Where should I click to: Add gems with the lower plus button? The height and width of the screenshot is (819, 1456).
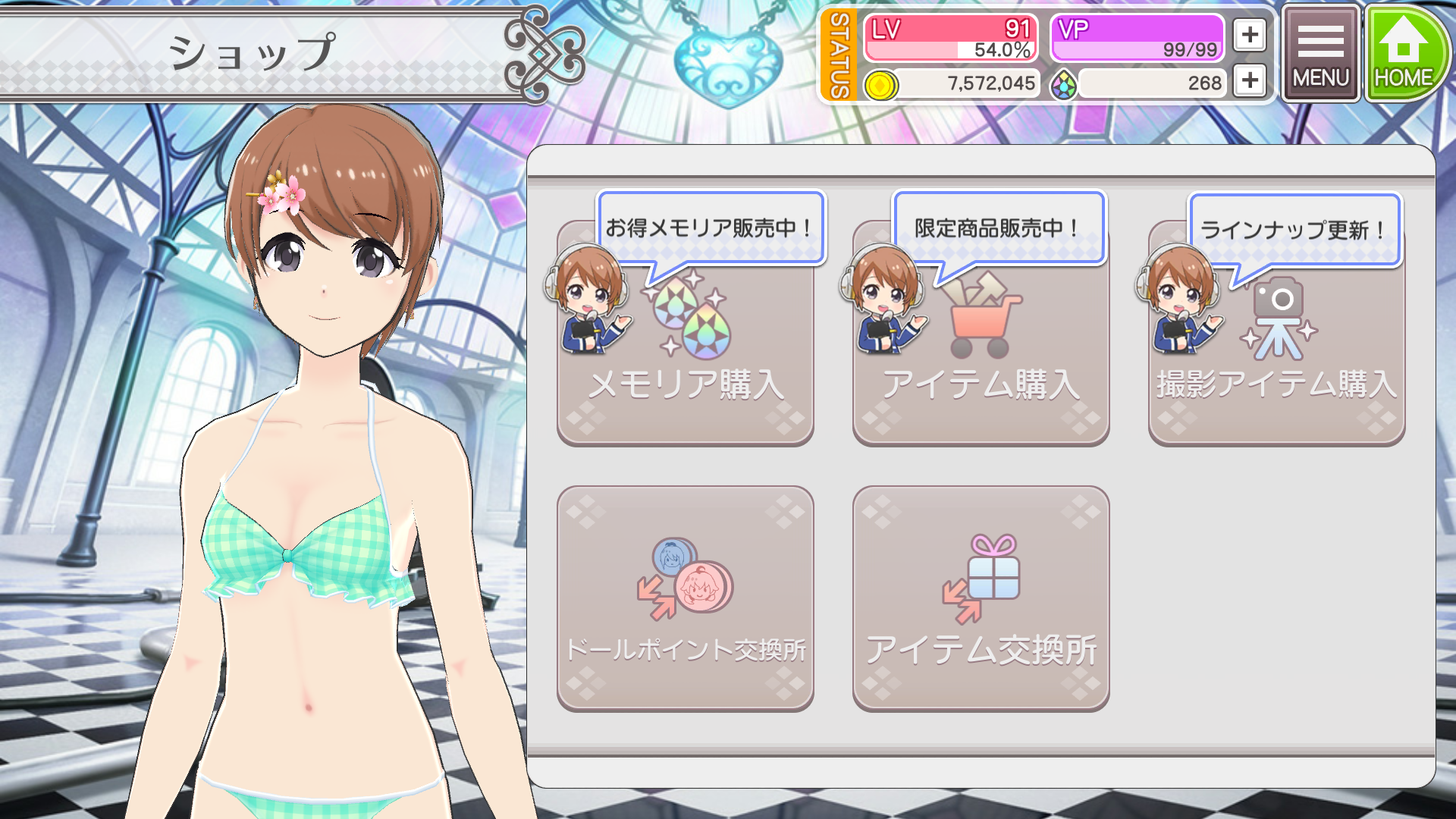coord(1250,80)
